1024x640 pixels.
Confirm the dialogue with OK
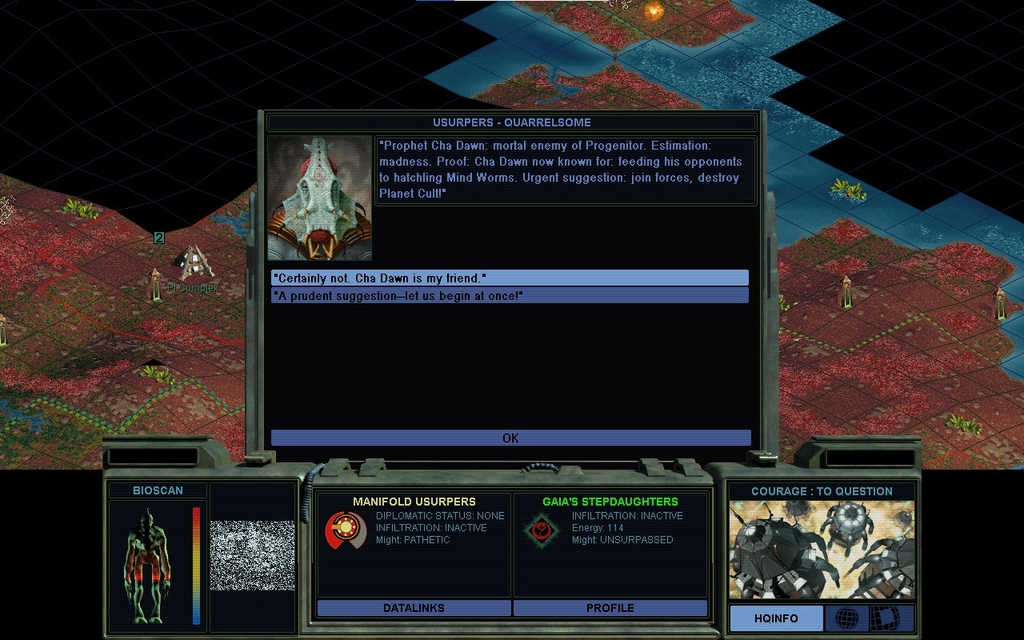[510, 438]
